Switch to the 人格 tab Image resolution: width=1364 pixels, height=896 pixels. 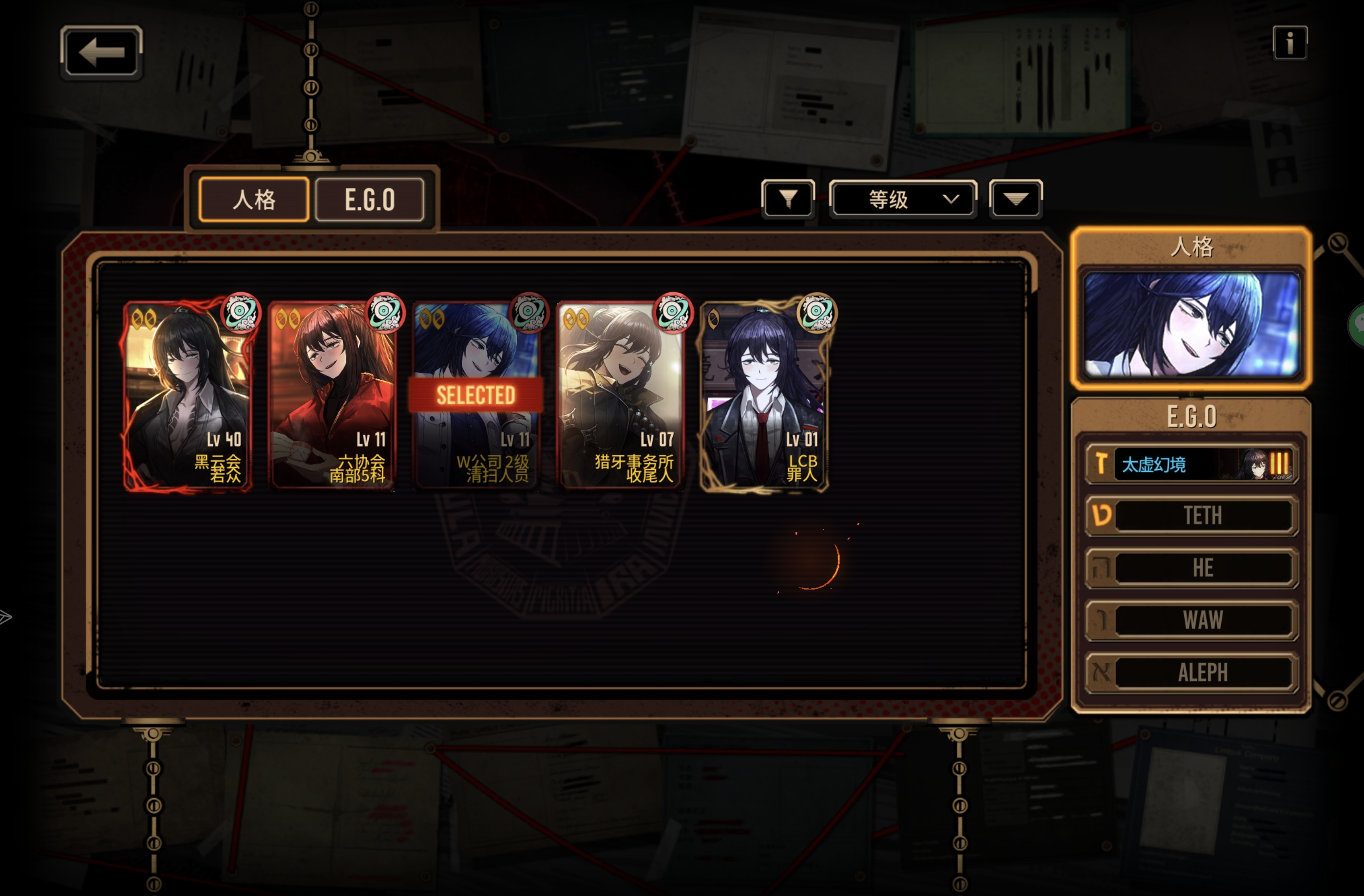tap(254, 199)
